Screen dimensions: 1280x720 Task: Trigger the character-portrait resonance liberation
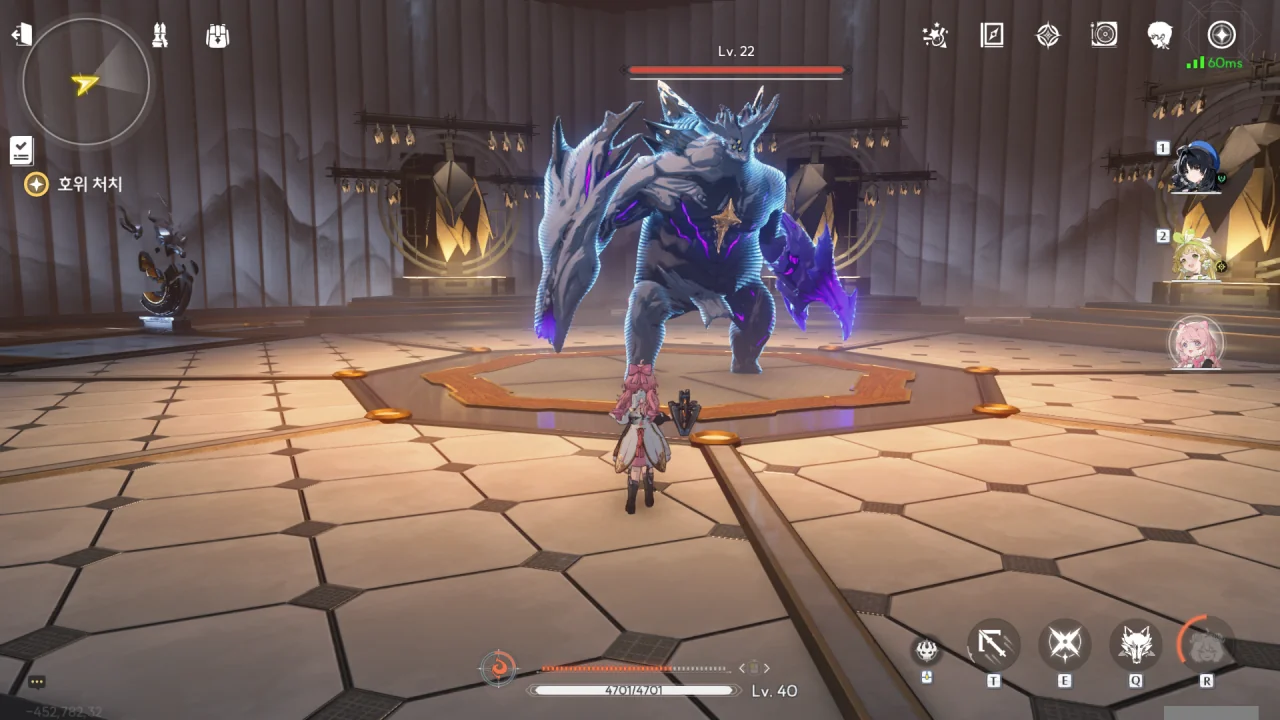click(1206, 645)
